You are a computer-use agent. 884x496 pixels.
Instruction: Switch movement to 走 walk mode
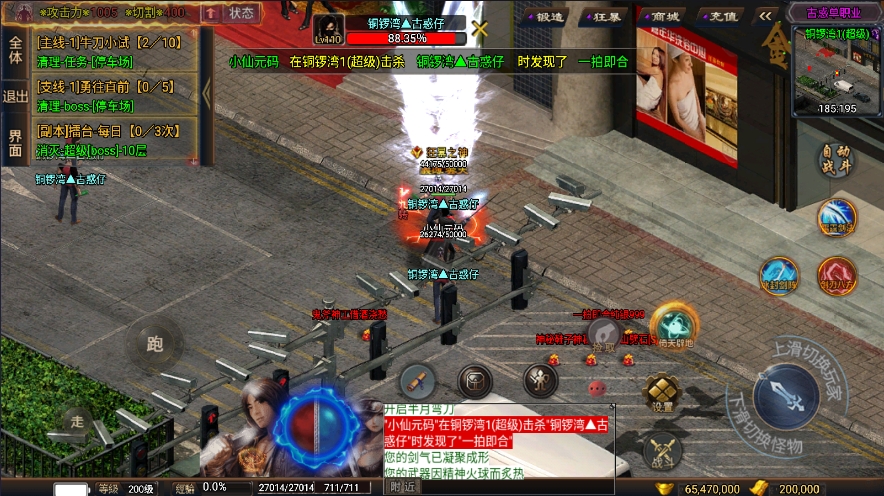click(78, 422)
